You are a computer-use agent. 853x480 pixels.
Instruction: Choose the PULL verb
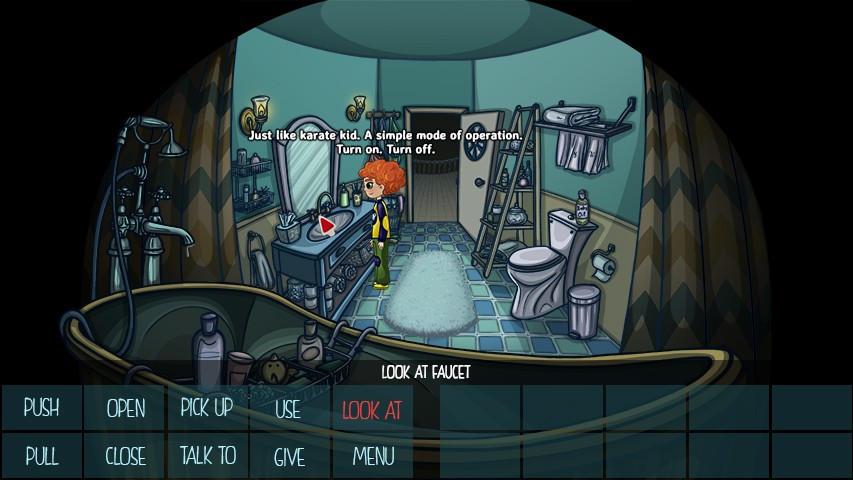[x=41, y=457]
